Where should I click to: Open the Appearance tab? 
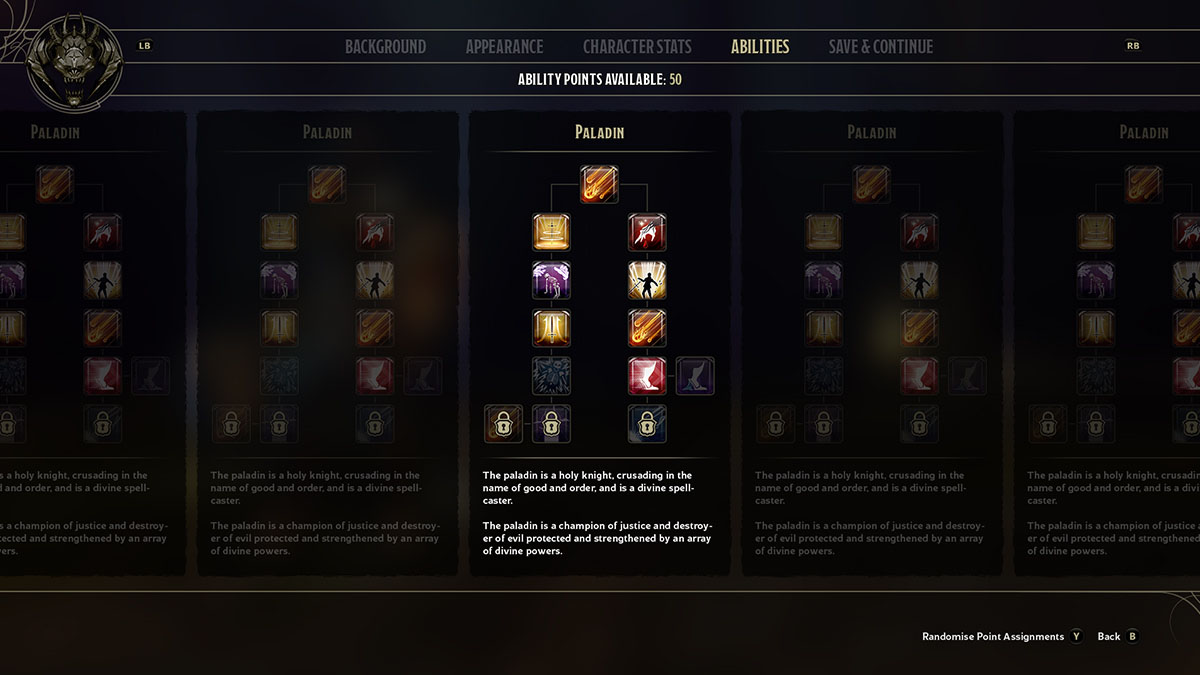click(504, 47)
